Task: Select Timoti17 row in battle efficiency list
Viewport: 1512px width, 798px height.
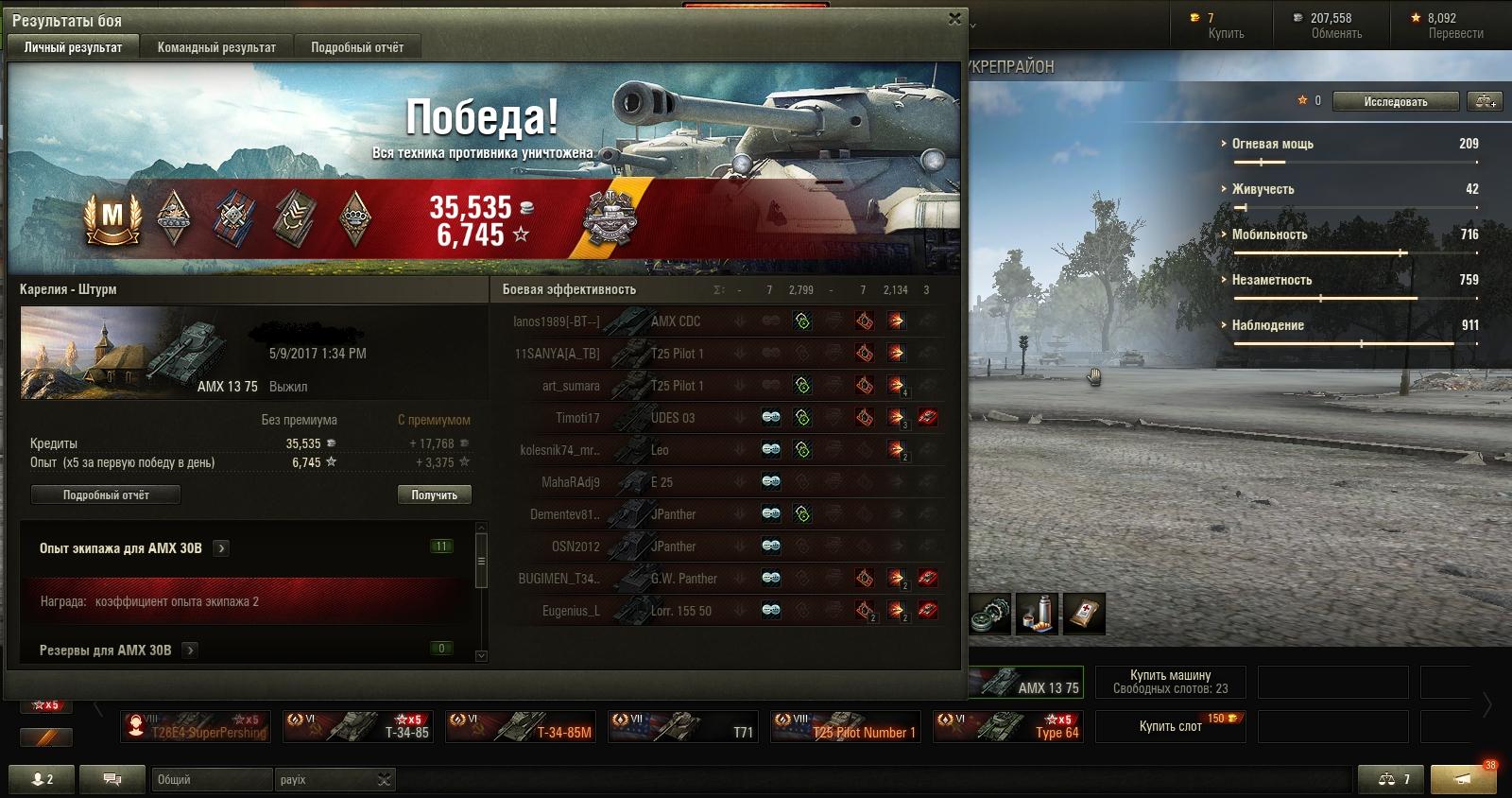Action: coord(576,418)
